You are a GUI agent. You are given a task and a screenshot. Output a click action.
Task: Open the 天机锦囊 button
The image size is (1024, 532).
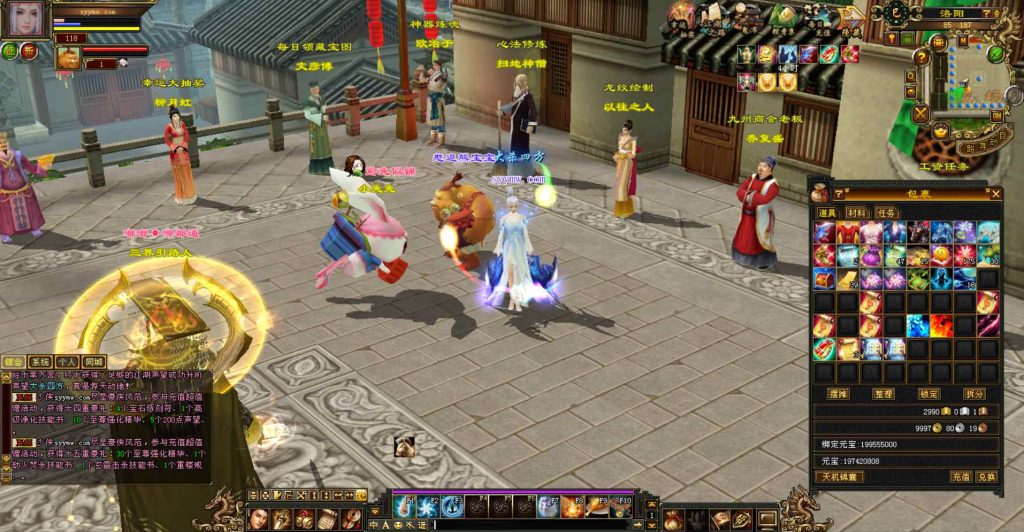click(x=838, y=477)
